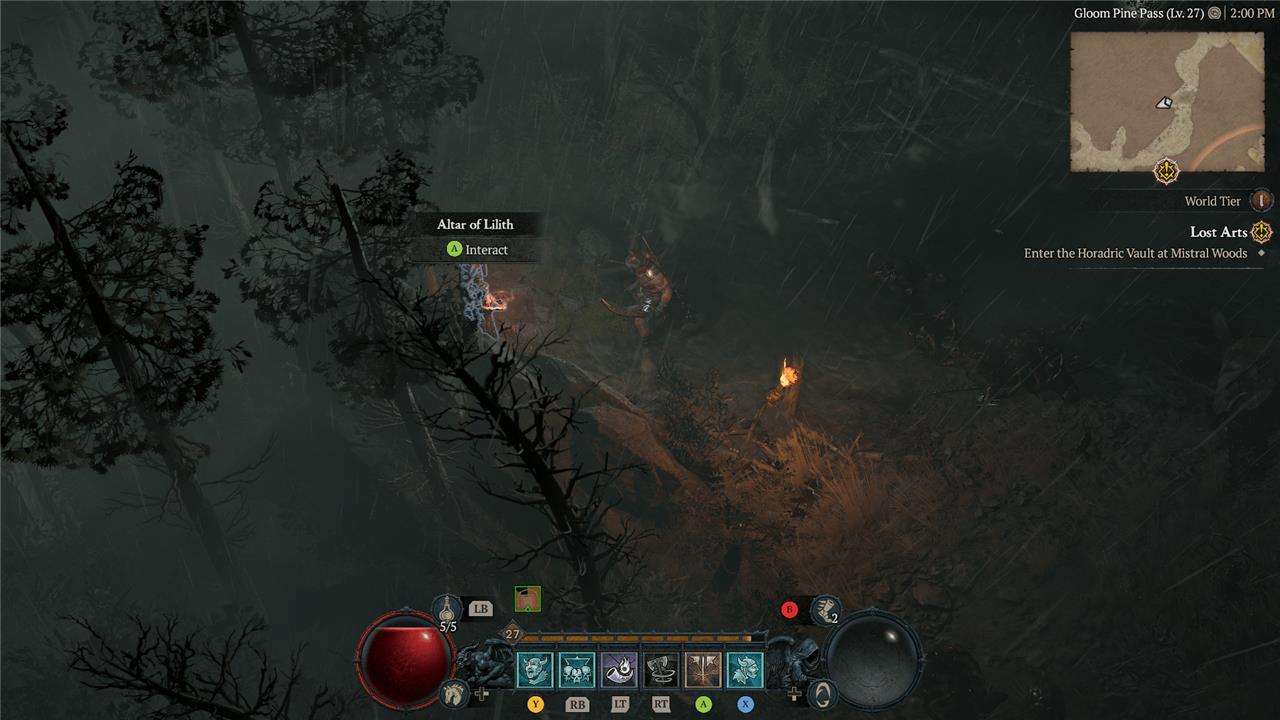Activate the flaming war horn skill
This screenshot has height=720, width=1280.
(619, 670)
